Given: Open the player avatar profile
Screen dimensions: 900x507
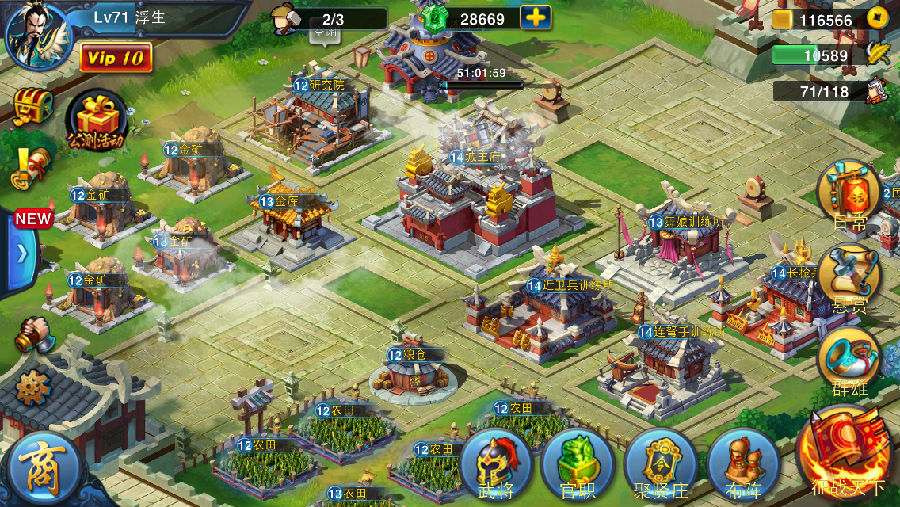Looking at the screenshot, I should pyautogui.click(x=38, y=34).
